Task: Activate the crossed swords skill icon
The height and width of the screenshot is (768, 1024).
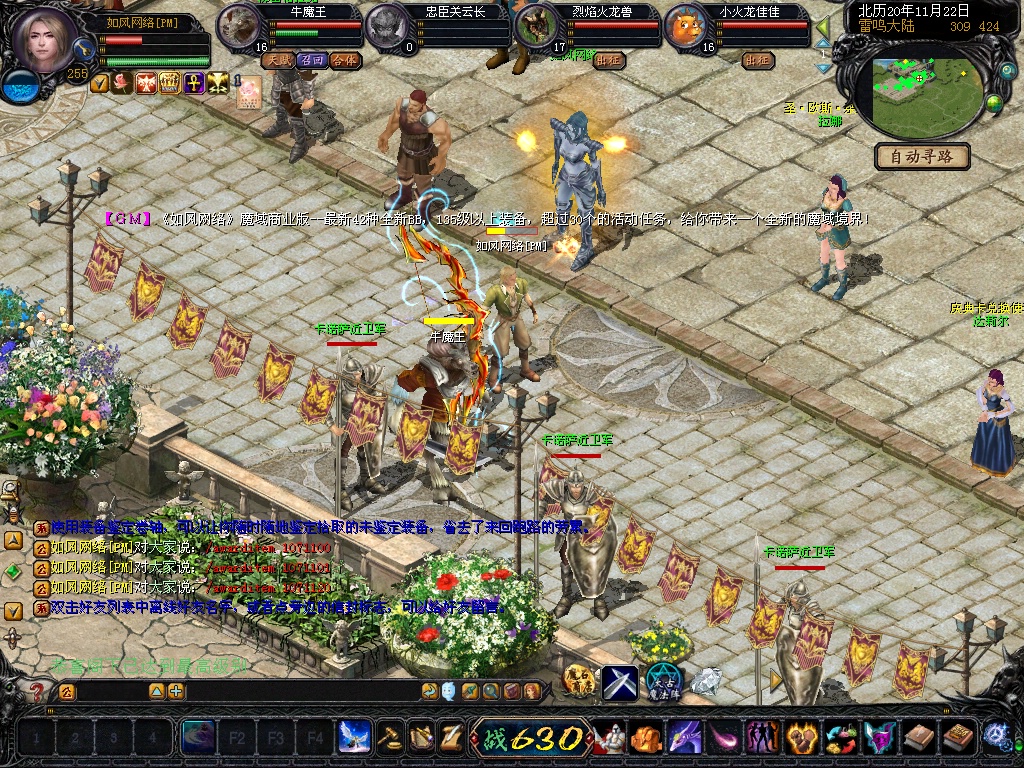Action: [619, 682]
